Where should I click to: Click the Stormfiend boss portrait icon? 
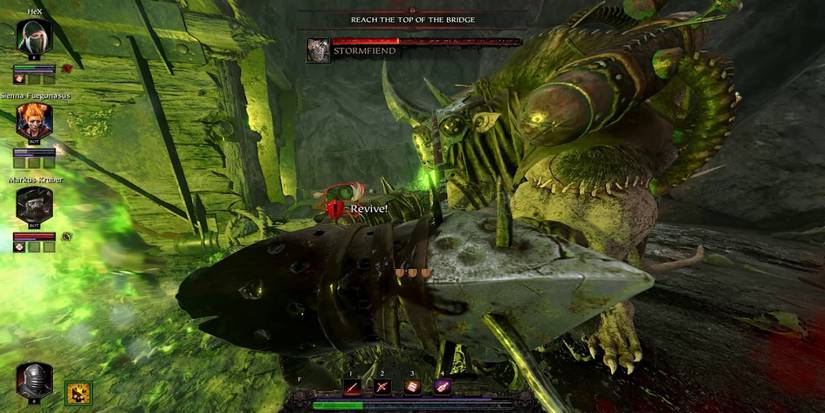click(319, 50)
